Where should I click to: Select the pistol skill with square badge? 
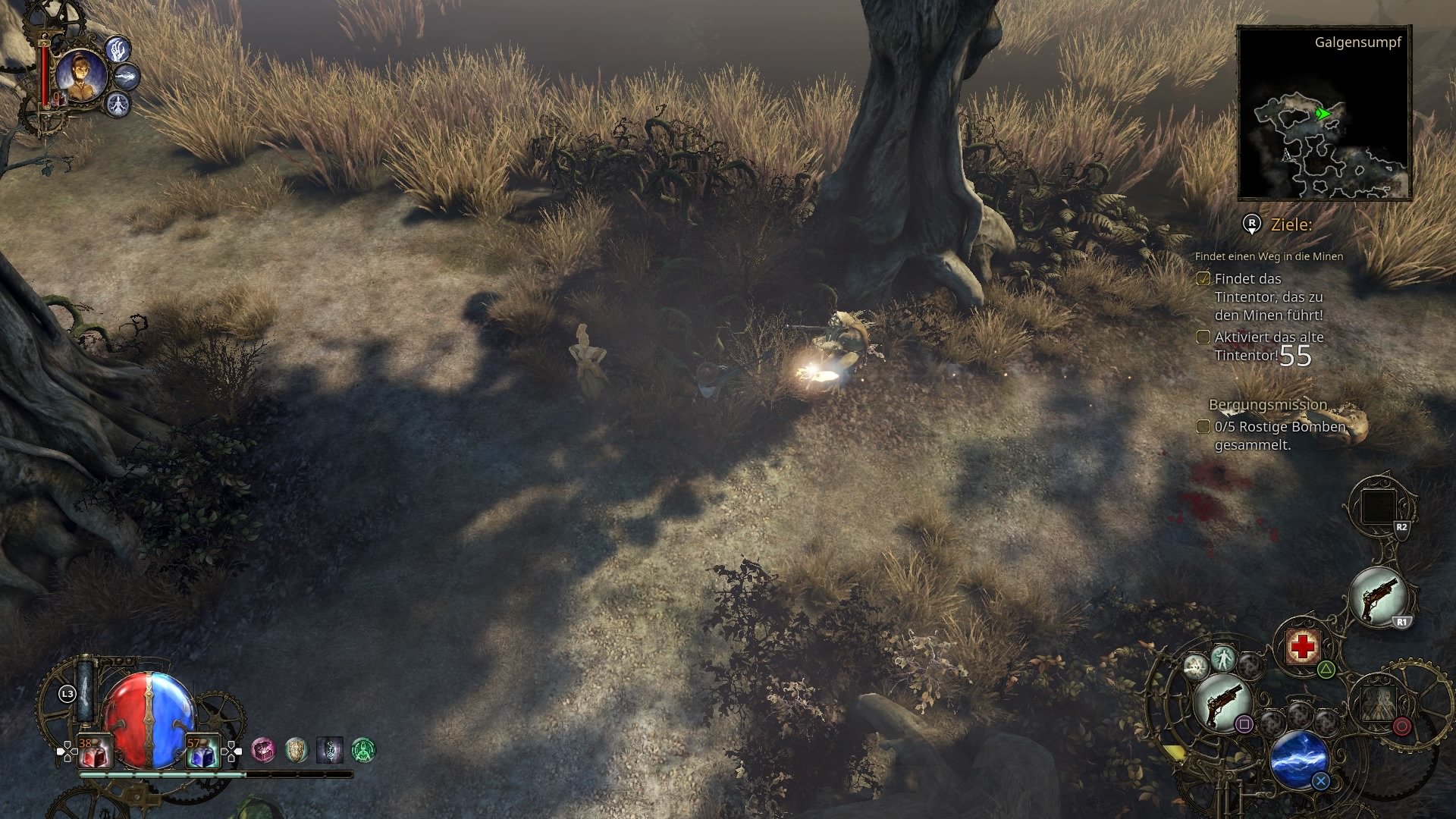1221,702
